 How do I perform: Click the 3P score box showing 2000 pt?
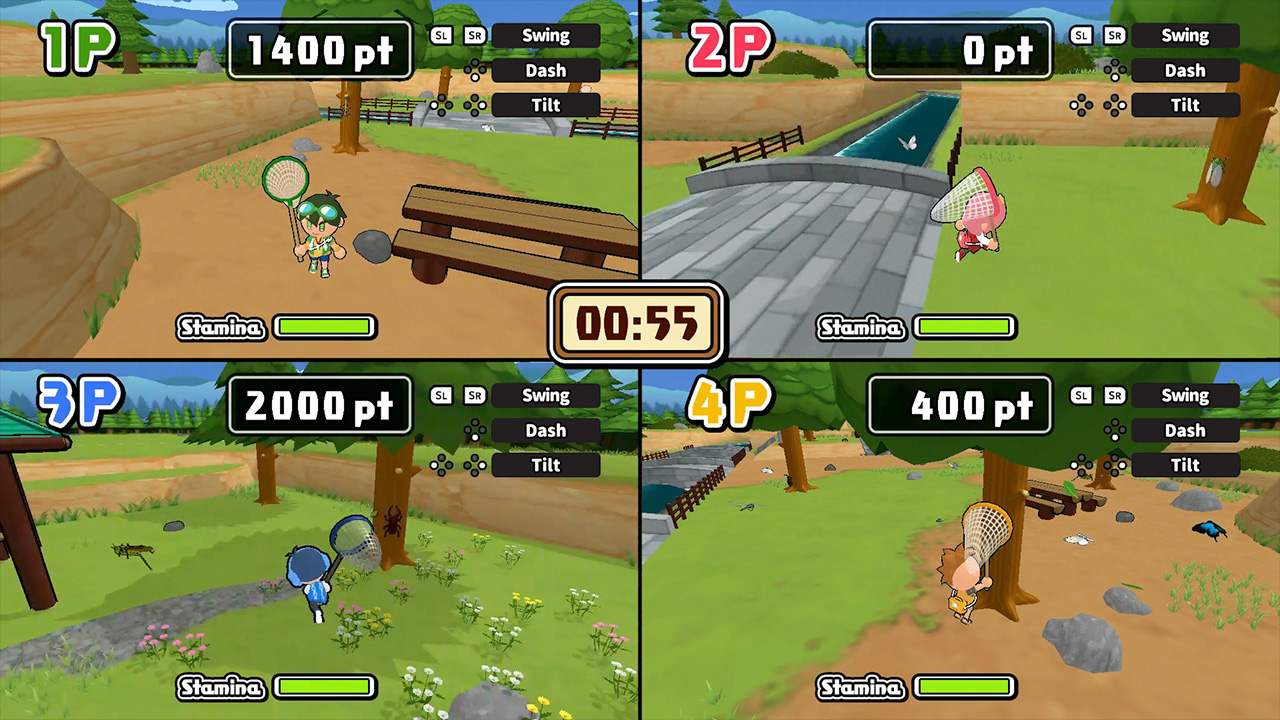(x=319, y=405)
